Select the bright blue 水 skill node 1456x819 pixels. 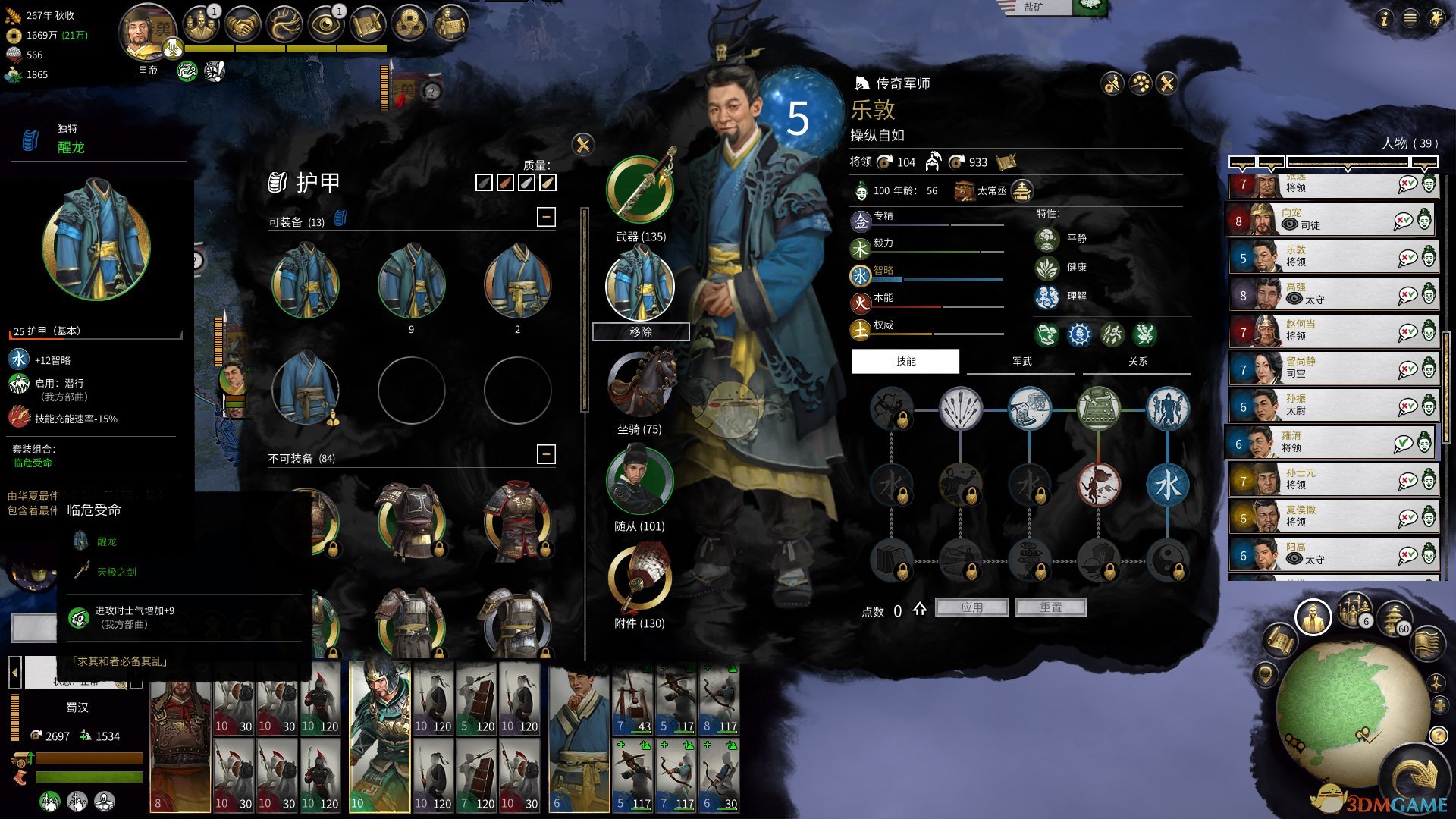1168,485
